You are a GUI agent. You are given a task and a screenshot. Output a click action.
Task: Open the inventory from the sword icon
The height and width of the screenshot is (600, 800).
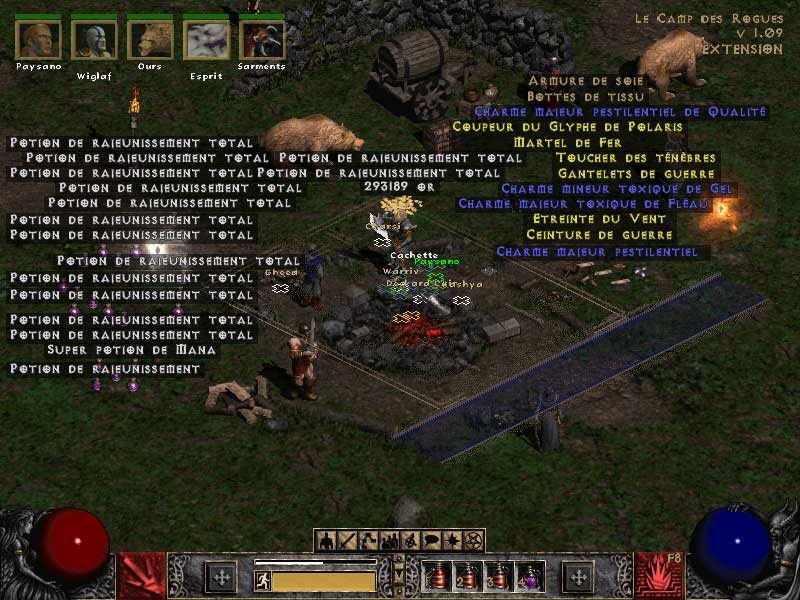pos(347,541)
